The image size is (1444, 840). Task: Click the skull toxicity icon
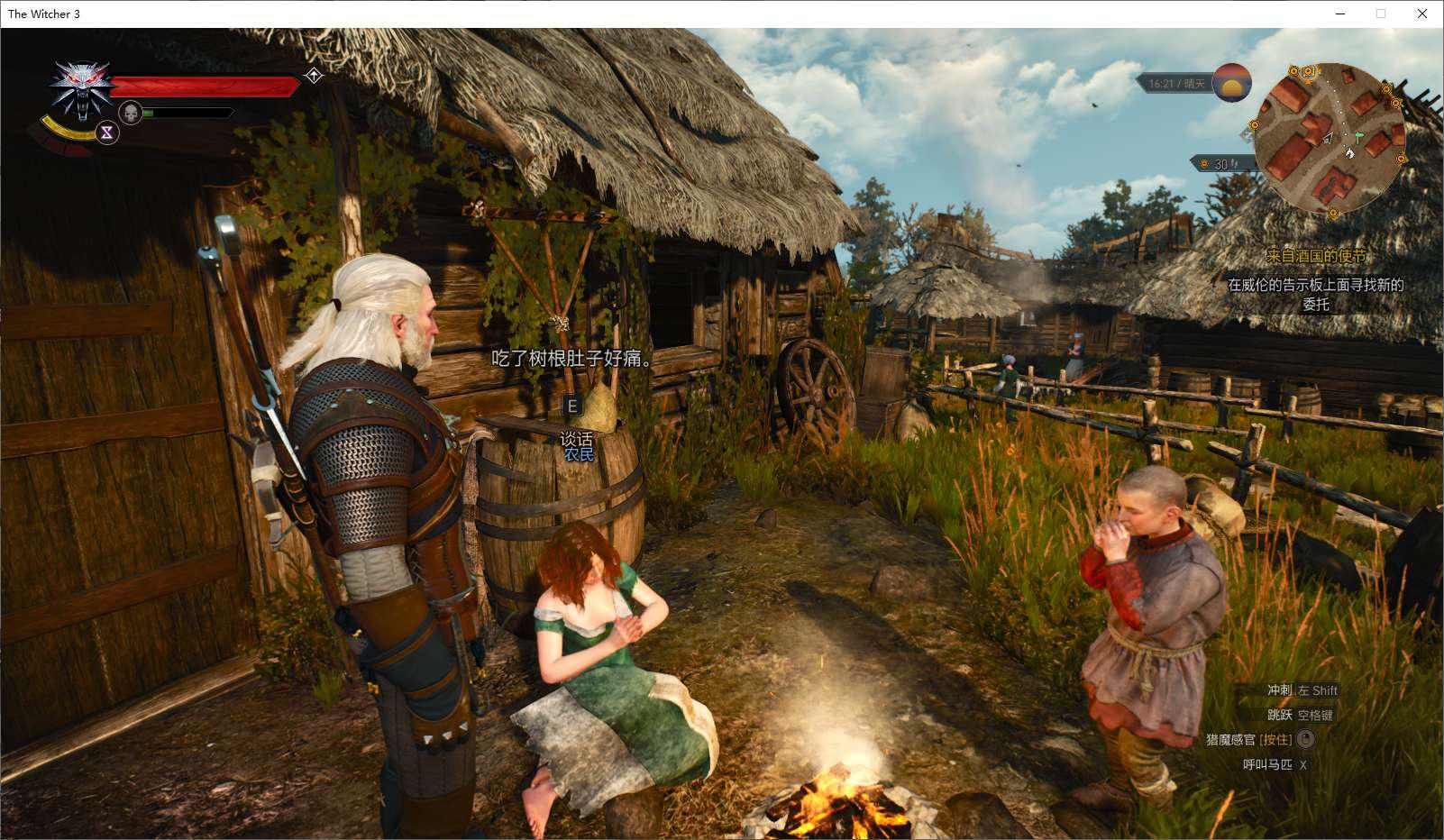coord(131,114)
